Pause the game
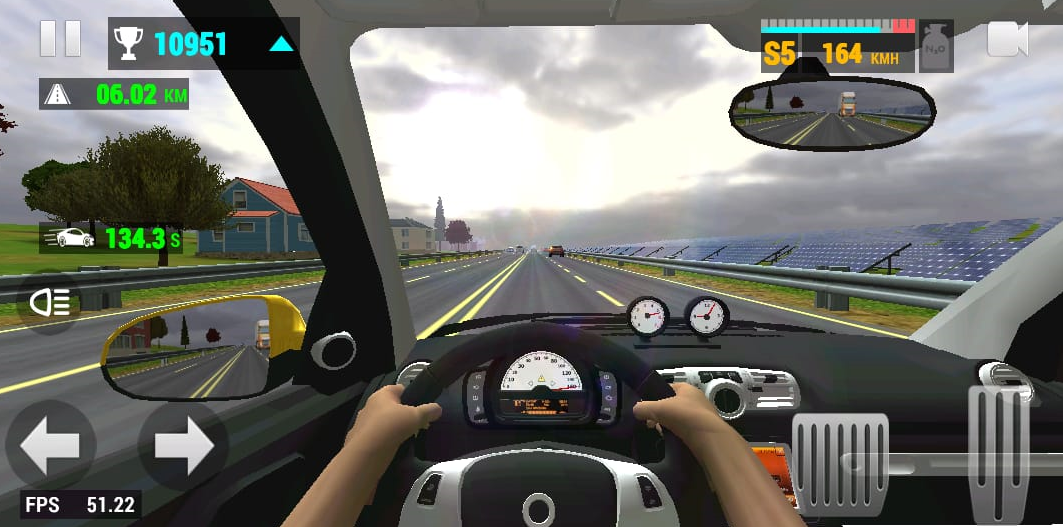 pyautogui.click(x=60, y=38)
